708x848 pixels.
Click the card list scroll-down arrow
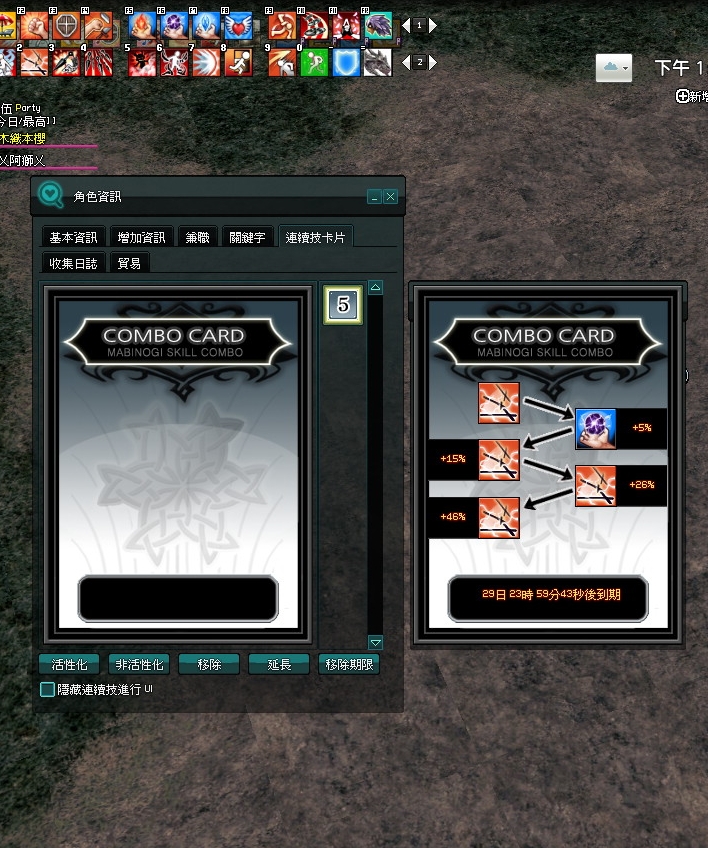tap(376, 642)
